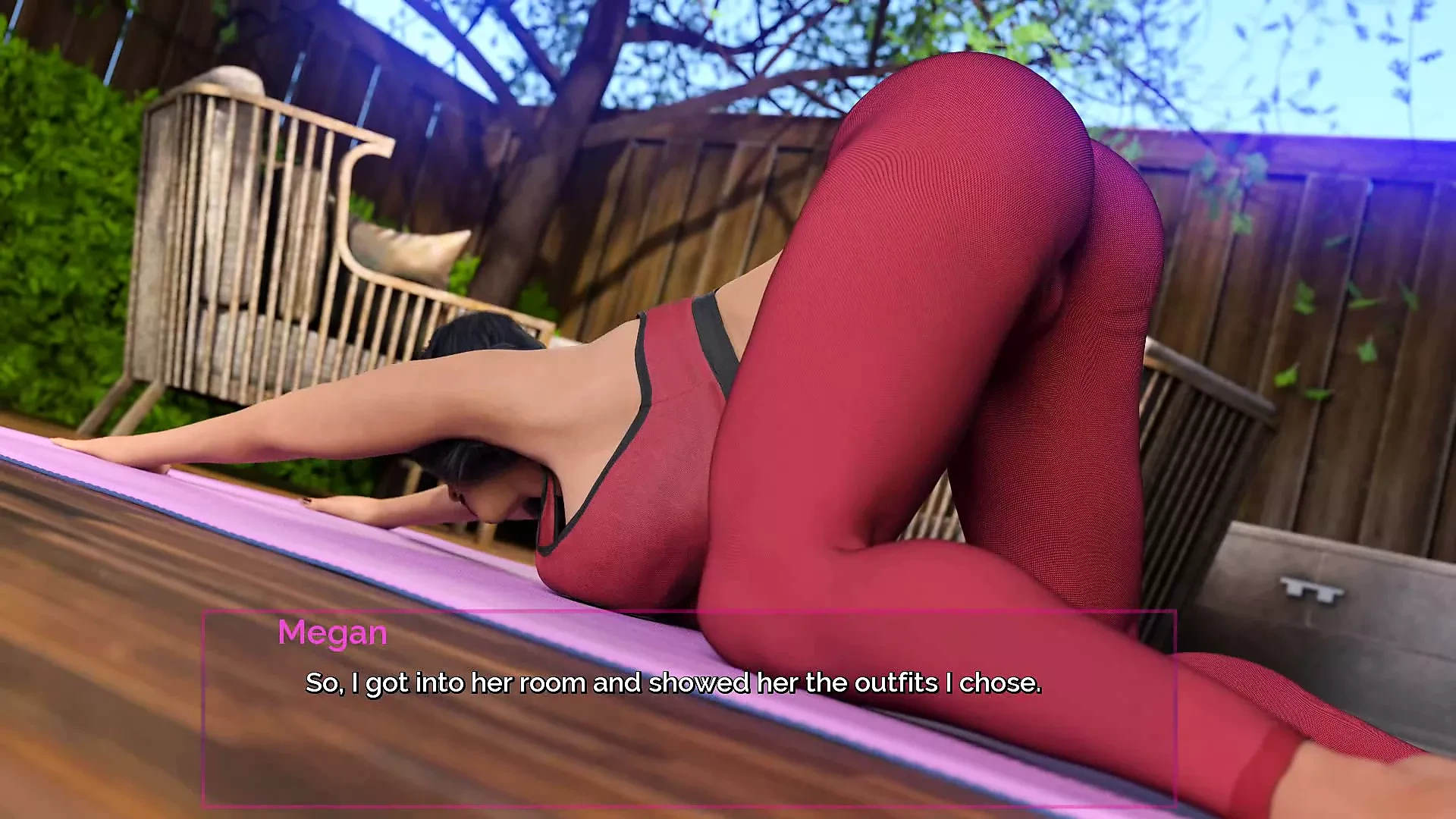1456x819 pixels.
Task: Click the word 'Megan' in pink text
Action: point(332,633)
